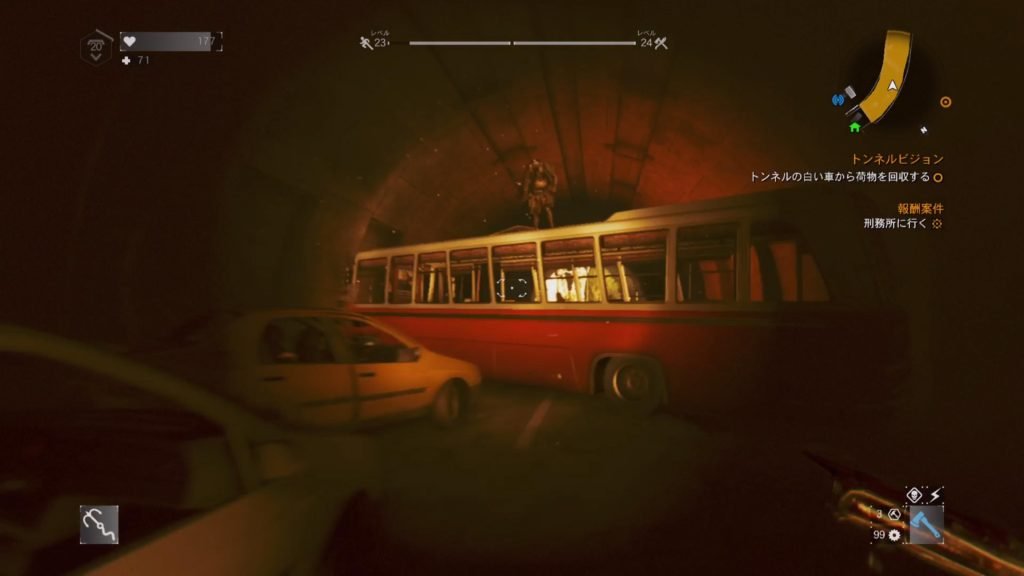Click the grappling hook icon

[x=99, y=524]
